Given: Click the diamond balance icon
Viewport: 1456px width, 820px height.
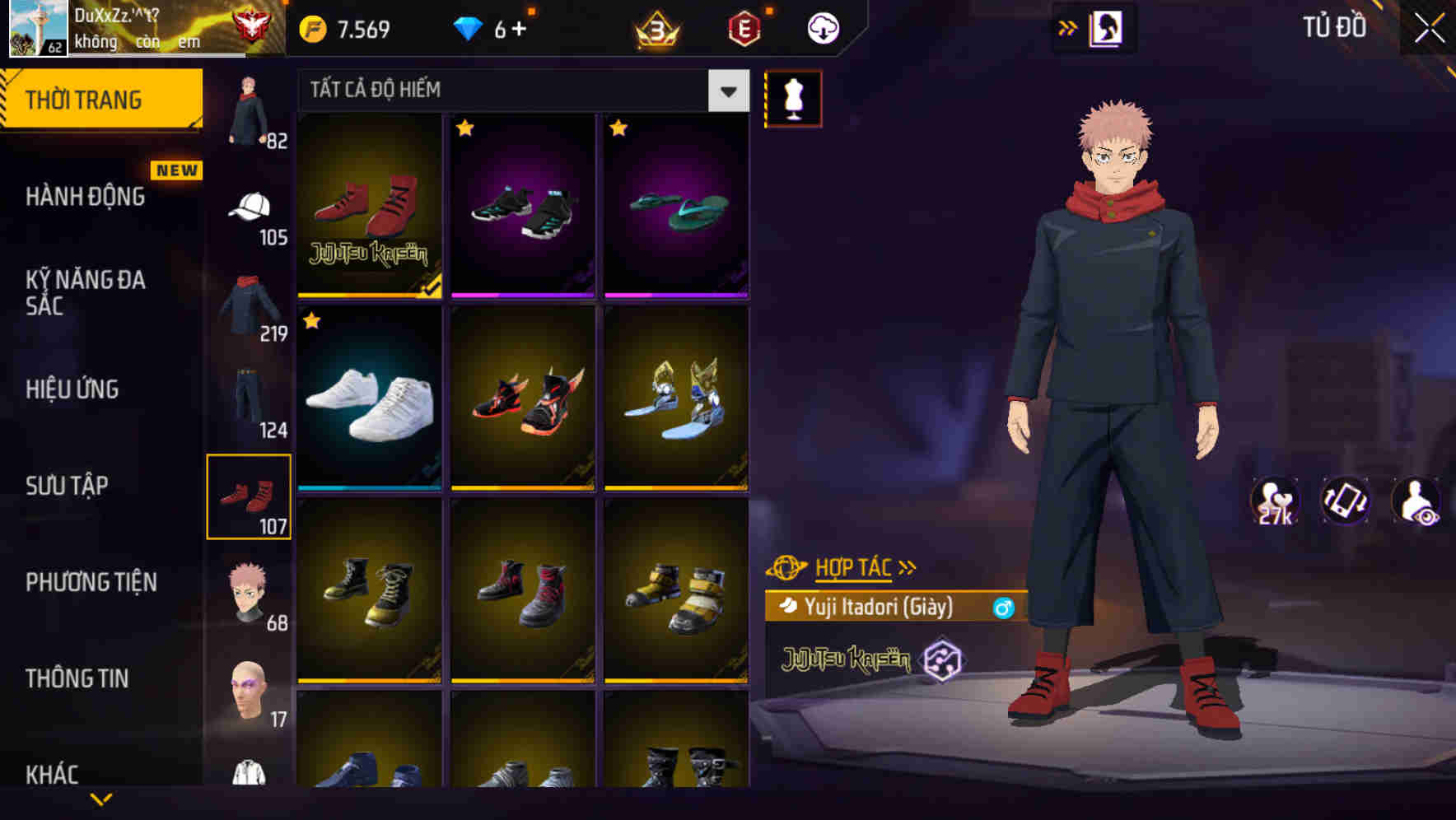Looking at the screenshot, I should (x=468, y=27).
